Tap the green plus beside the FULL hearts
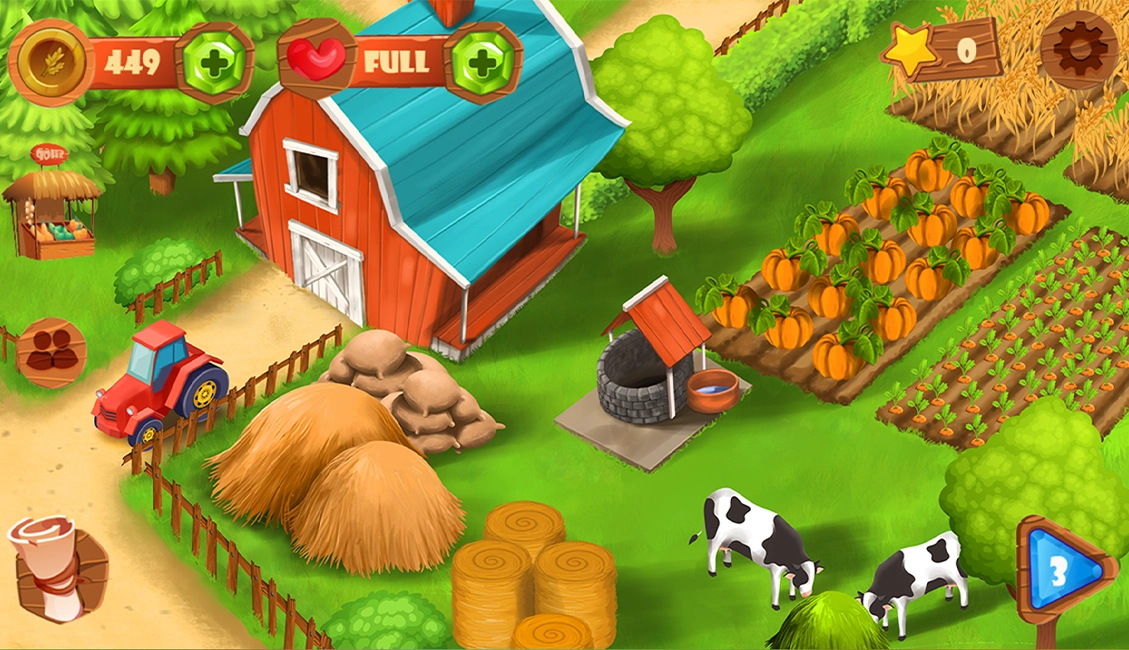Viewport: 1129px width, 650px height. point(482,62)
